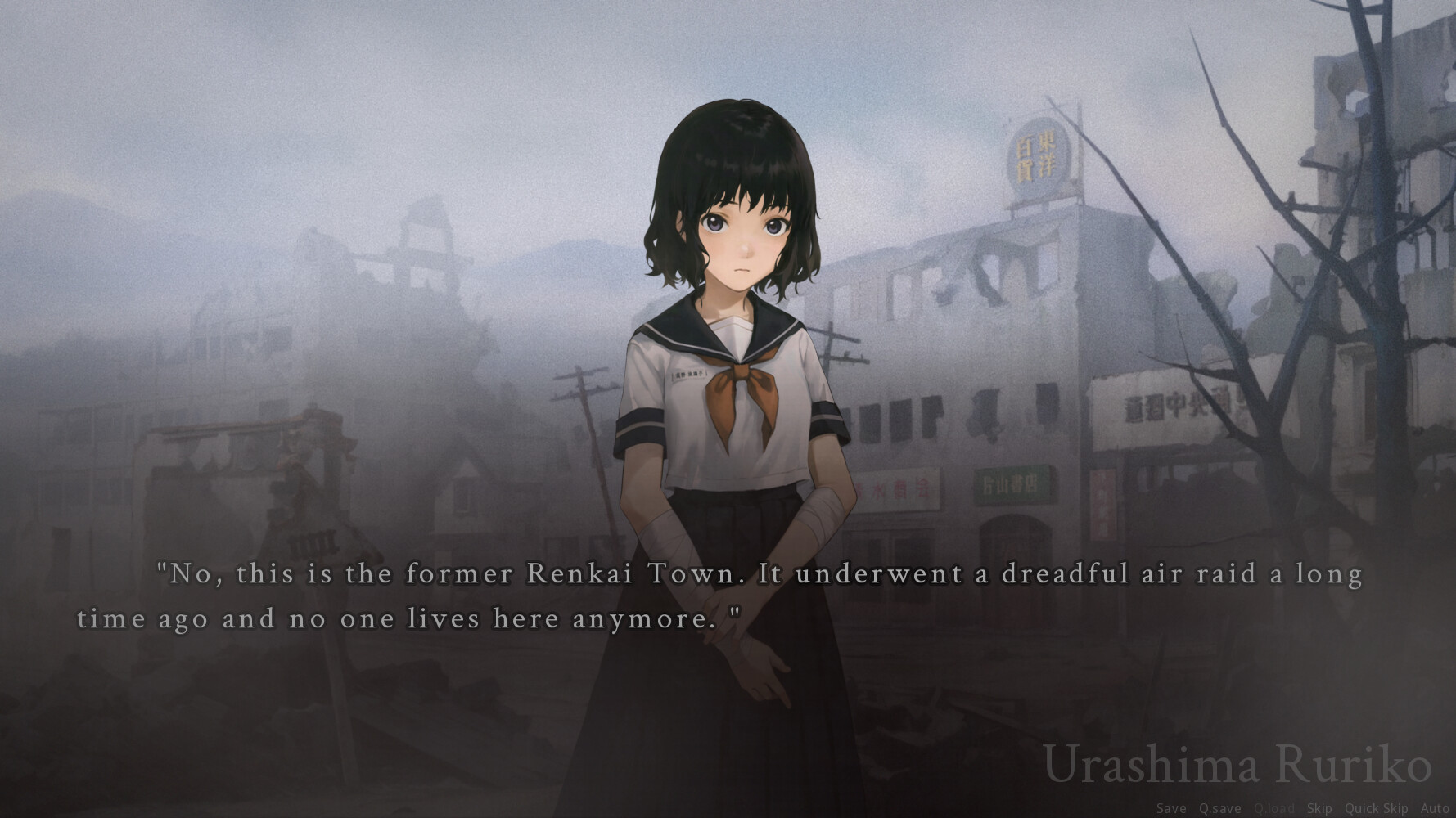Turn on Quick Skip

(x=1376, y=808)
